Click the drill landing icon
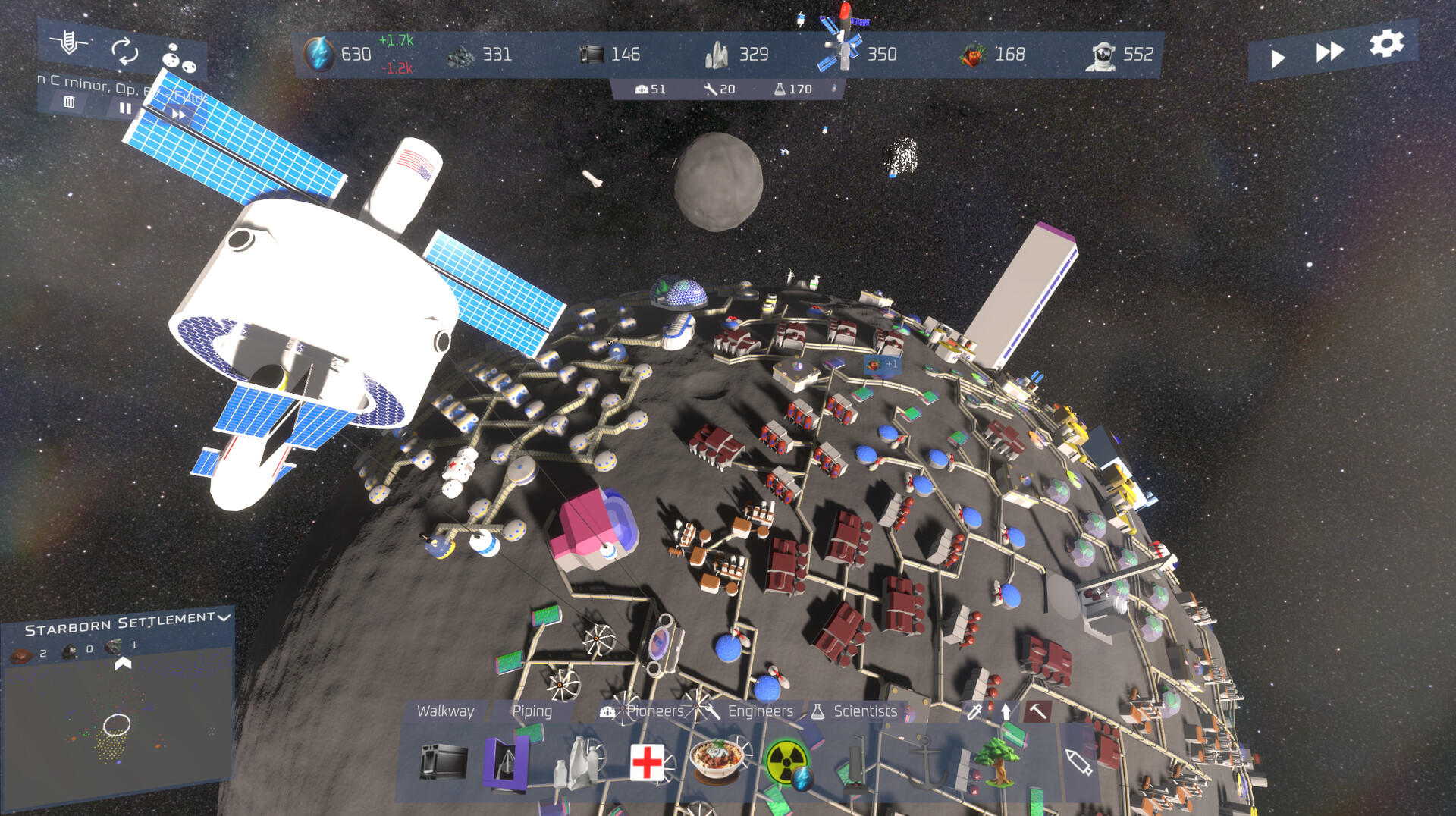The image size is (1456, 816). click(69, 42)
